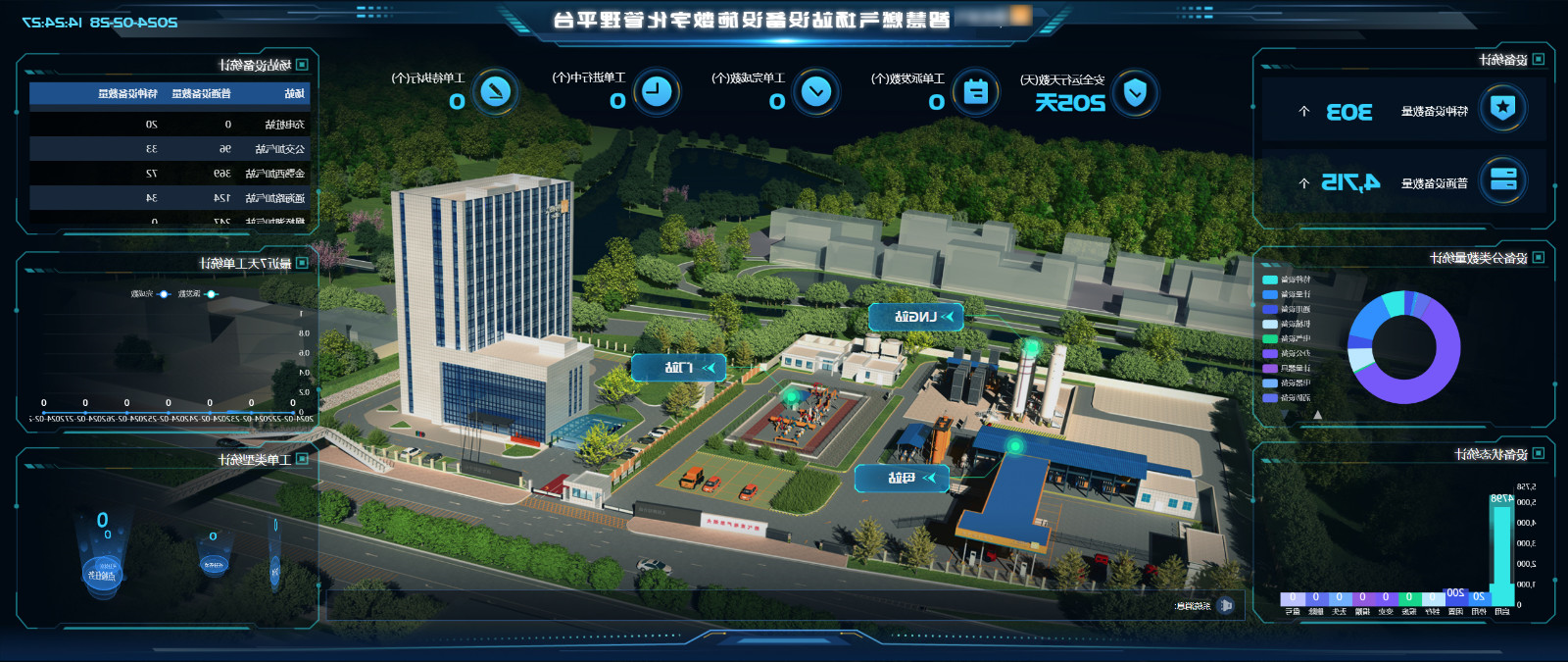Open the 特种设备数量 card
Viewport: 1568px width, 662px height.
(1403, 110)
